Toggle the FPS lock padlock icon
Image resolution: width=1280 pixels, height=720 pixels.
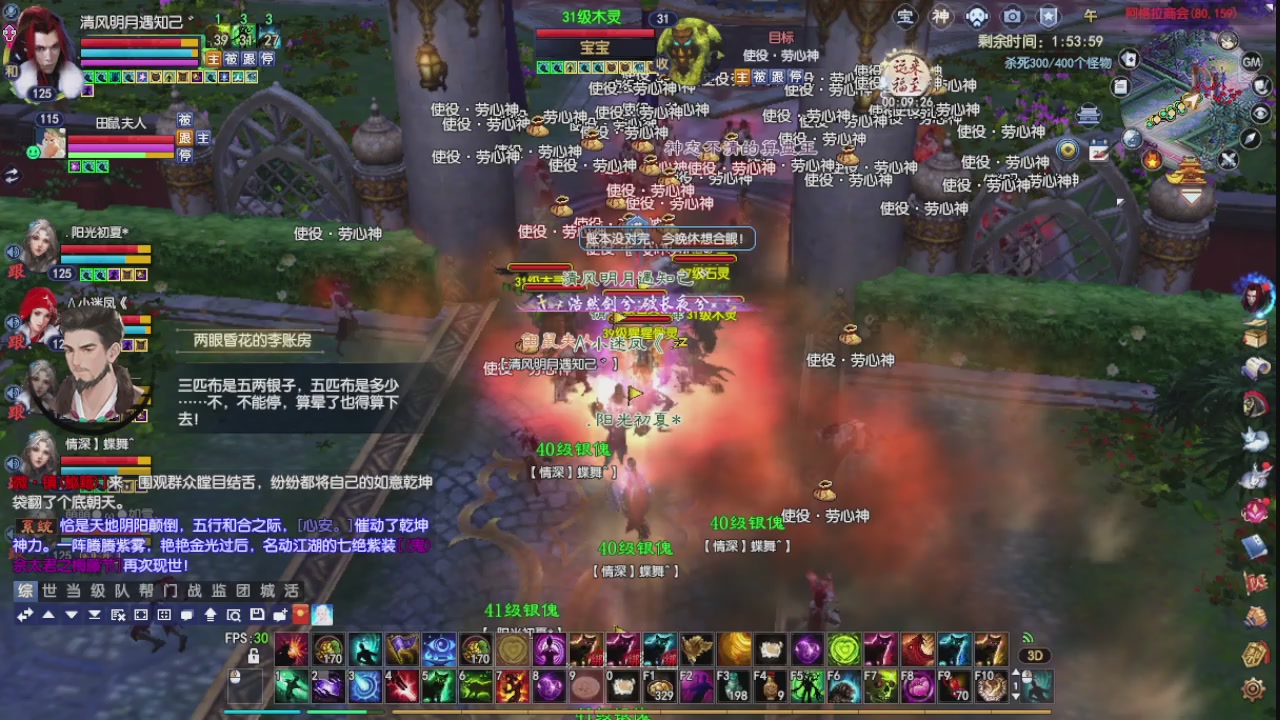(254, 657)
